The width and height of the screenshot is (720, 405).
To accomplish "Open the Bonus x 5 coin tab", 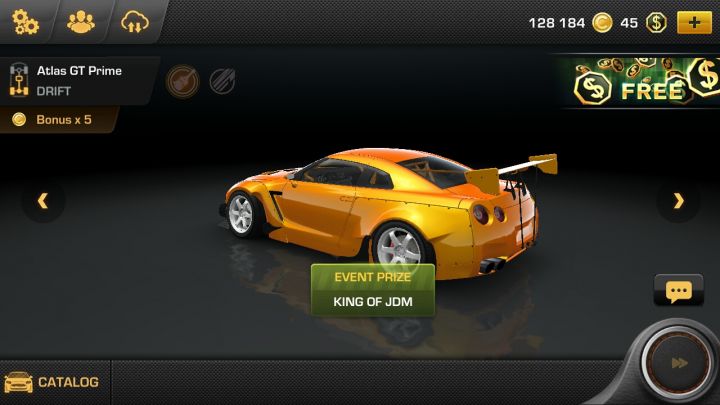I will point(60,120).
